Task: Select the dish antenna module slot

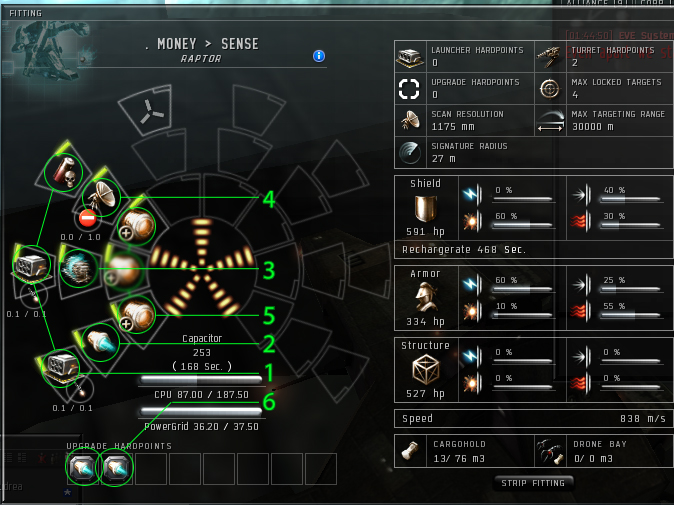Action: pyautogui.click(x=101, y=196)
